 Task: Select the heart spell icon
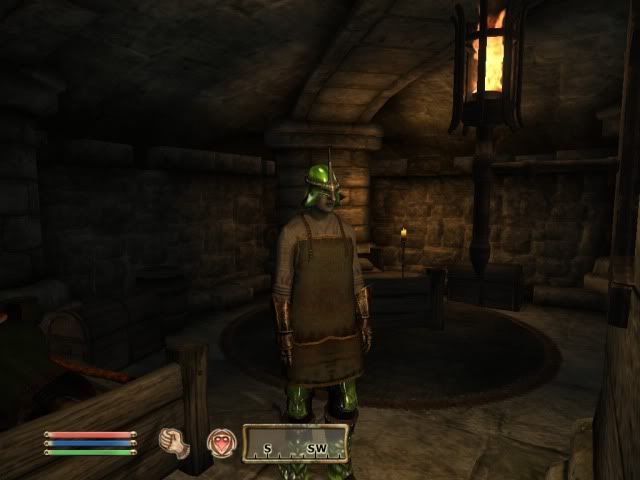[220, 441]
